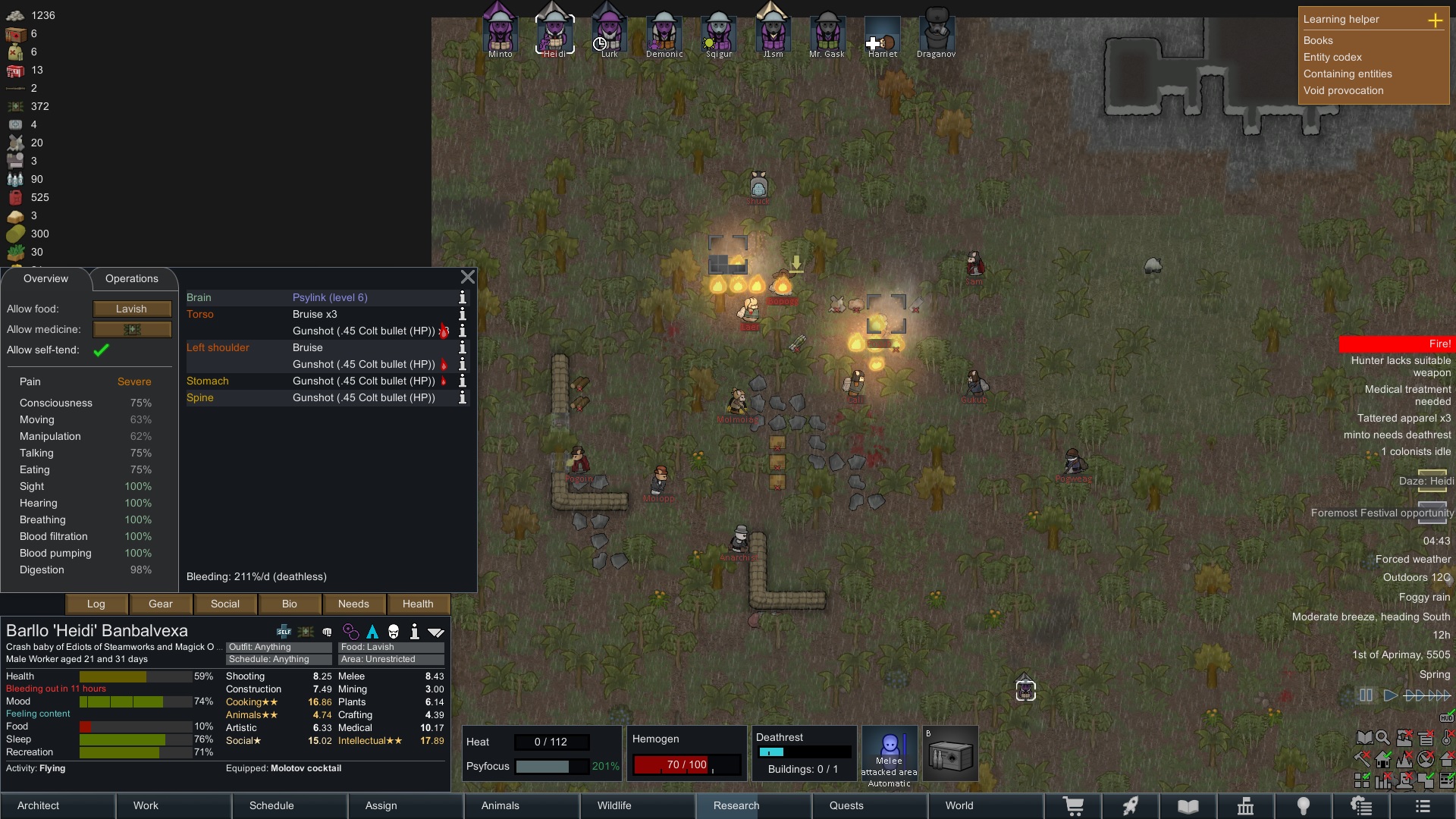Toggle the home area overlay
1456x819 pixels.
pos(1382,758)
